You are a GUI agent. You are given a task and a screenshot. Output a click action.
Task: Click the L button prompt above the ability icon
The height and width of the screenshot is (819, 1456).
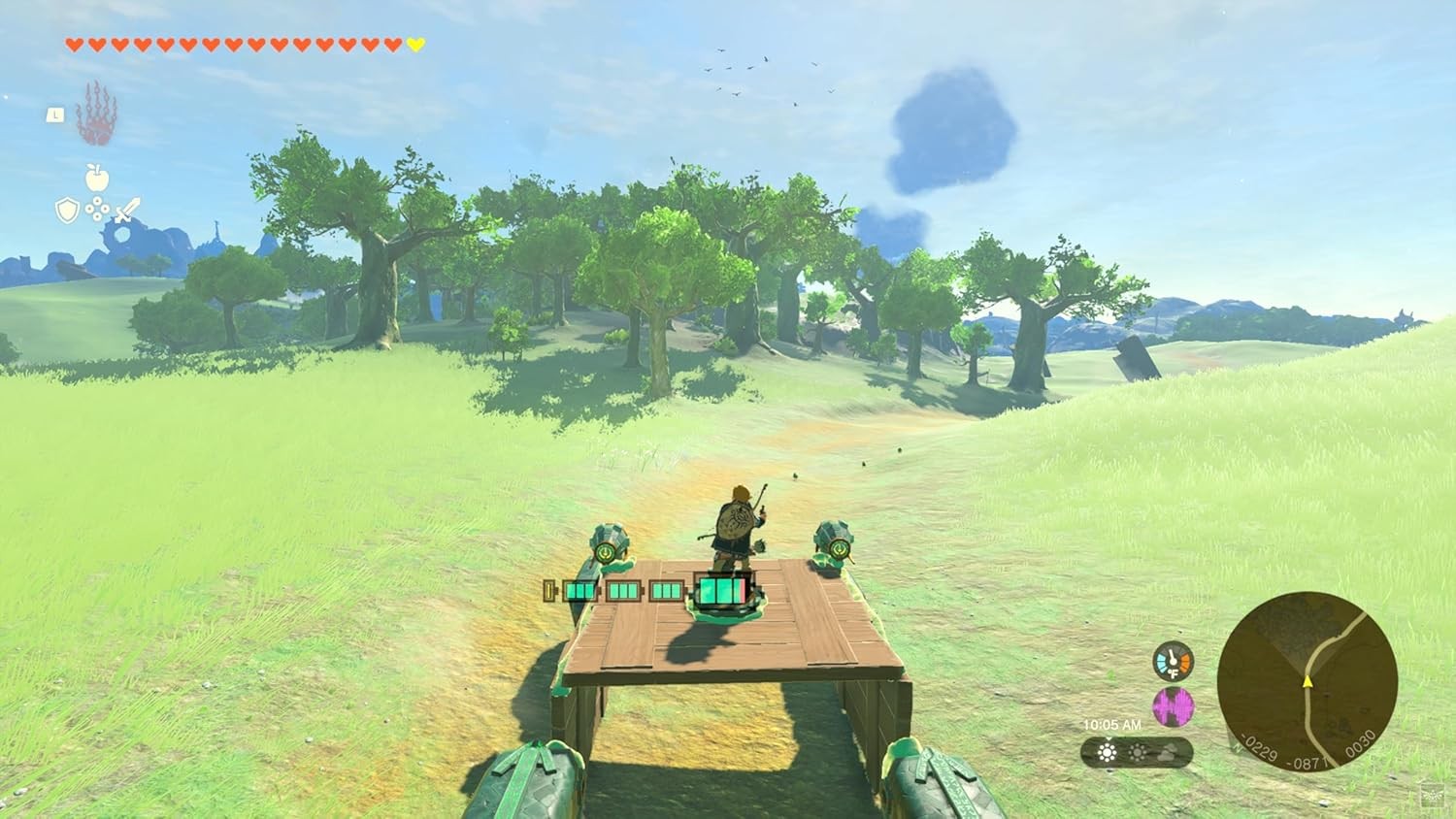[53, 115]
